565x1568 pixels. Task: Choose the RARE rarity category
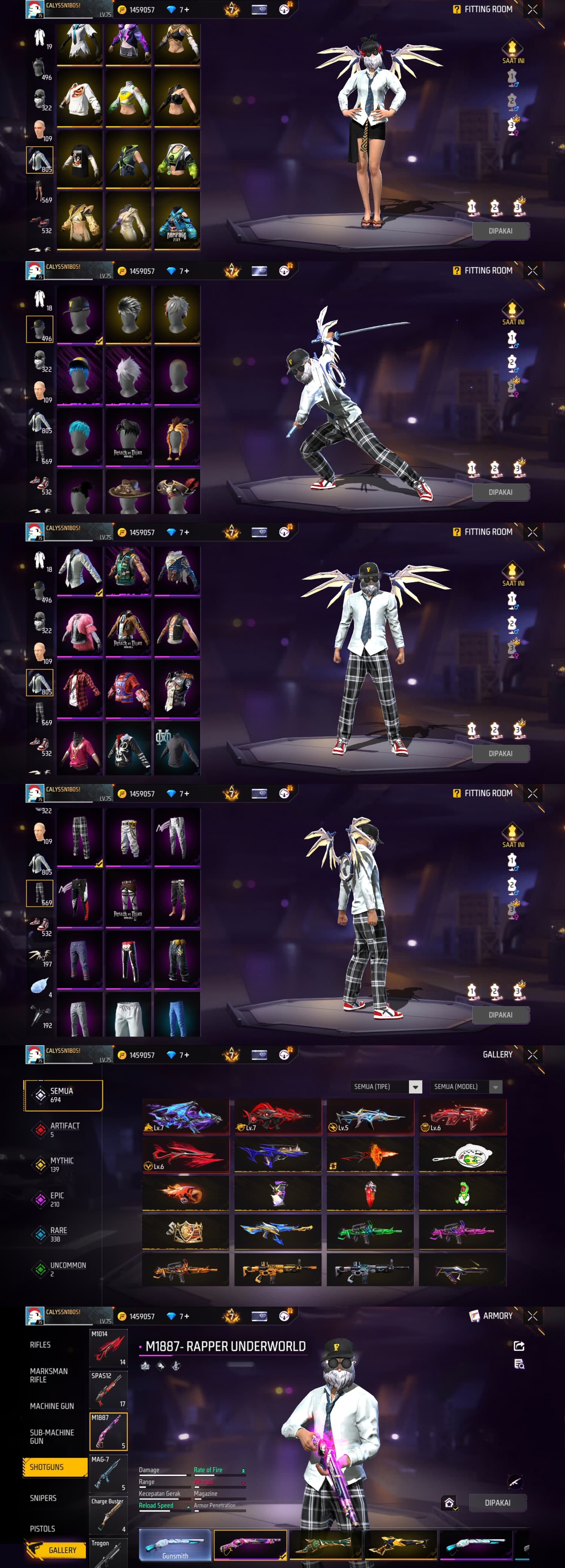[58, 1234]
